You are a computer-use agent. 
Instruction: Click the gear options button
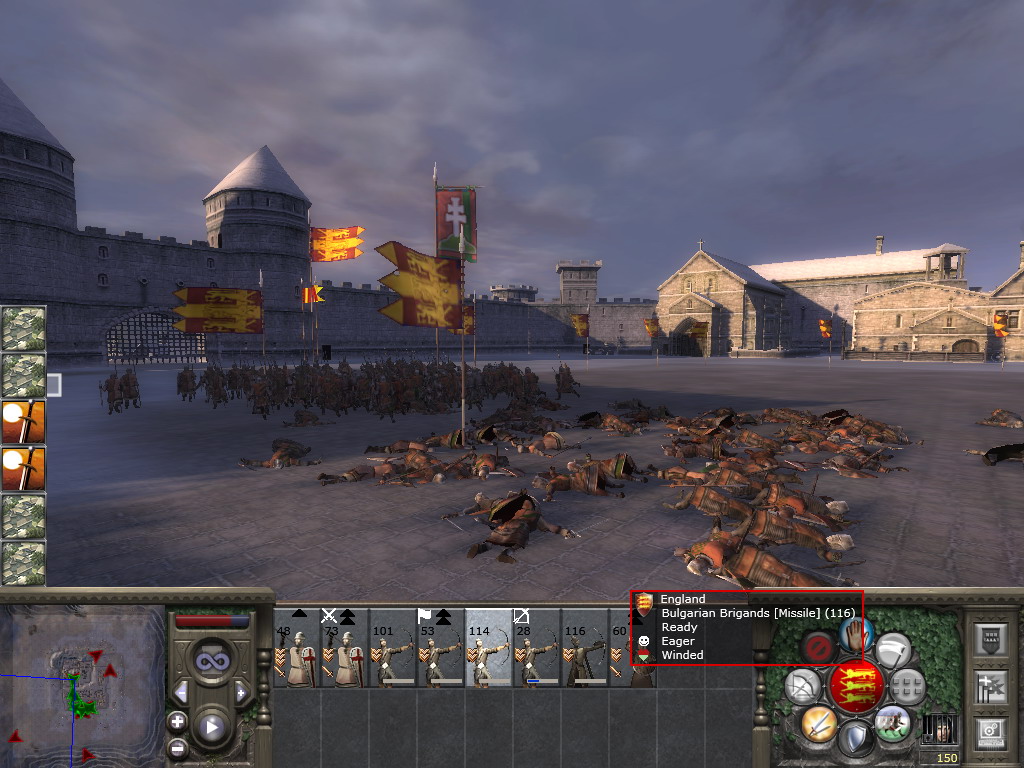pyautogui.click(x=990, y=731)
